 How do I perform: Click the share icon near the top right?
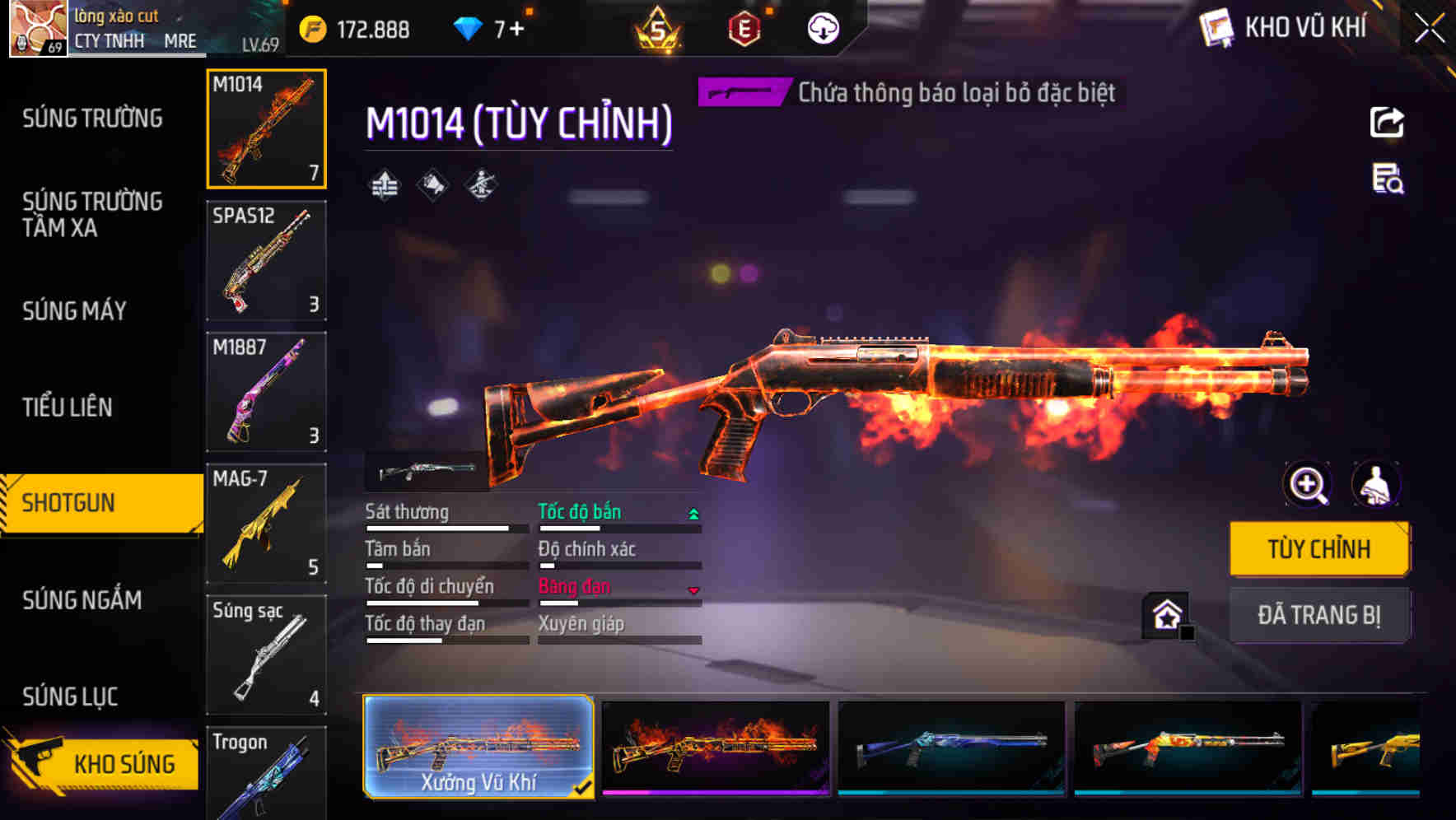click(x=1388, y=122)
